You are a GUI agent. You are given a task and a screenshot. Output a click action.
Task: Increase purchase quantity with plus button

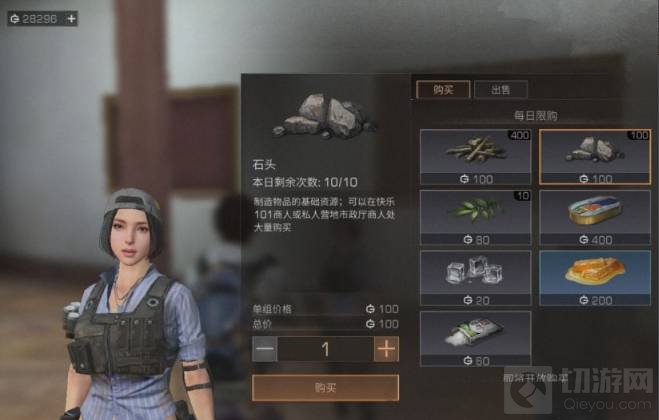tap(386, 349)
